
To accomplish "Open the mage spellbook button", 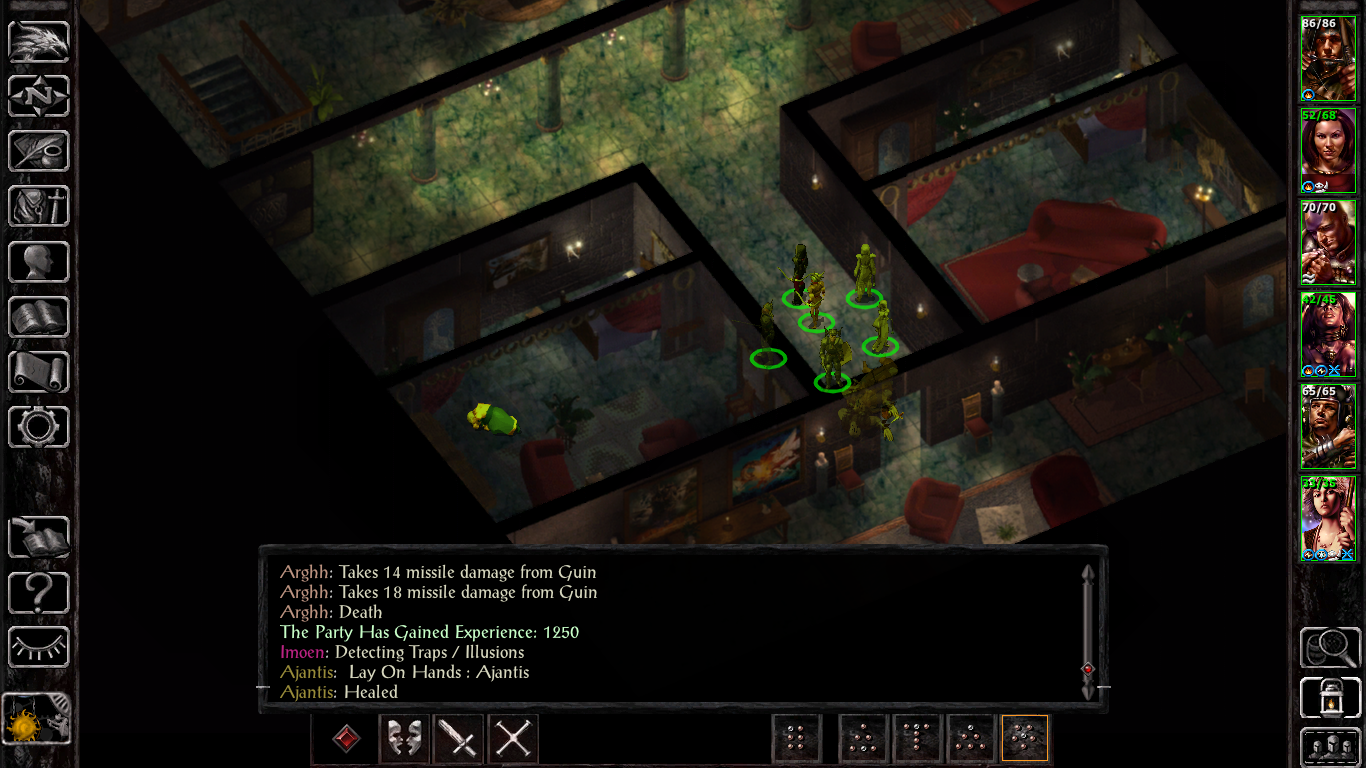I will [39, 316].
